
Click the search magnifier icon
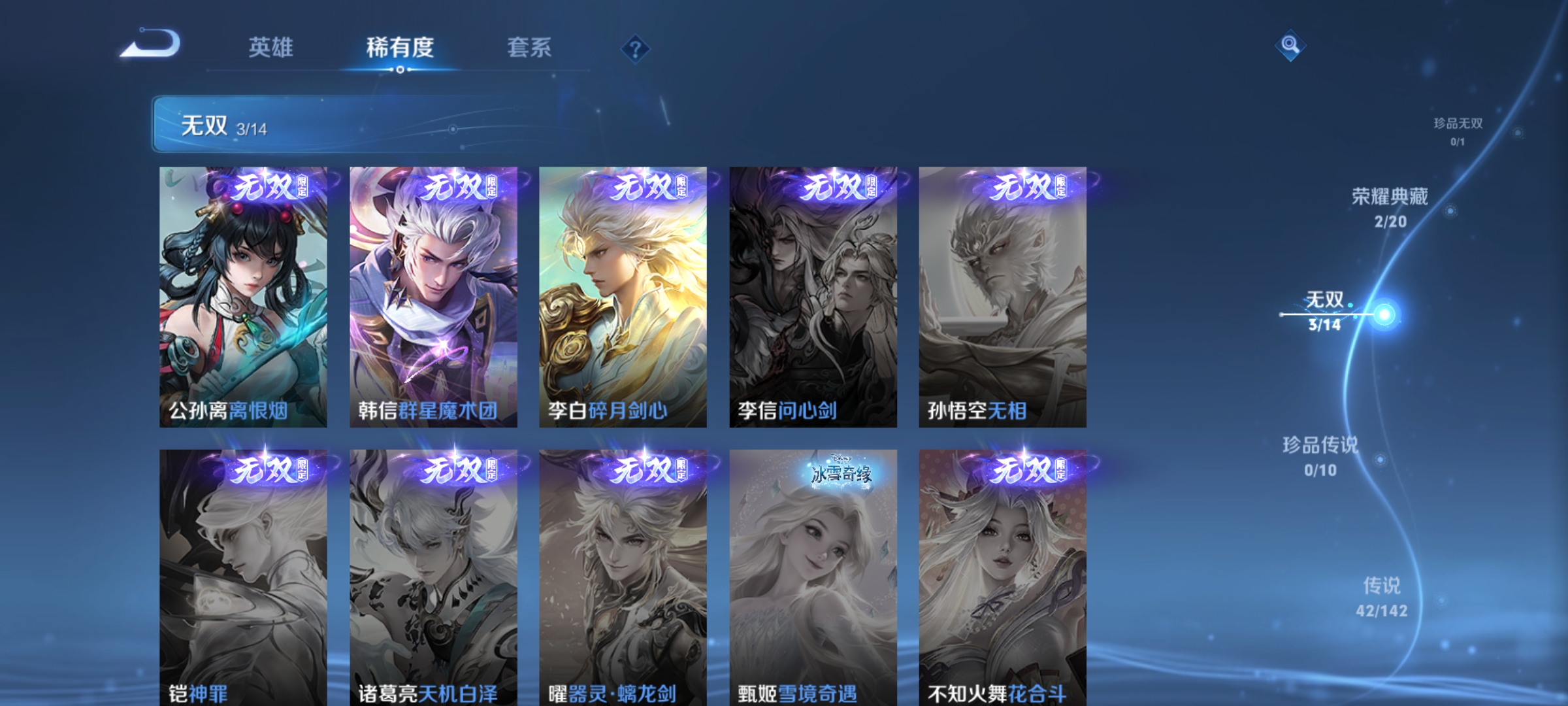click(1289, 46)
